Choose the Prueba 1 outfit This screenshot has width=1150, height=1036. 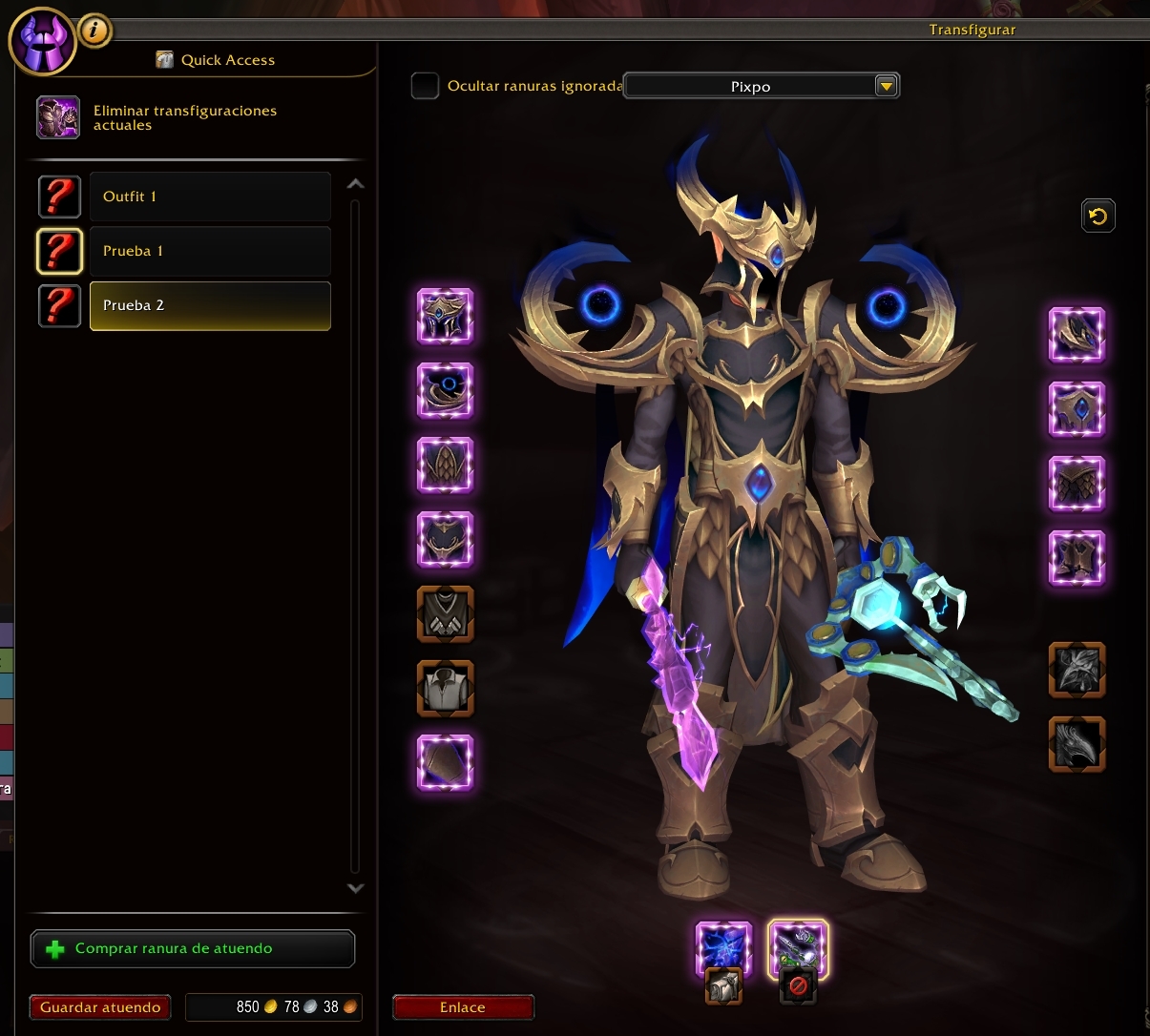(x=209, y=251)
